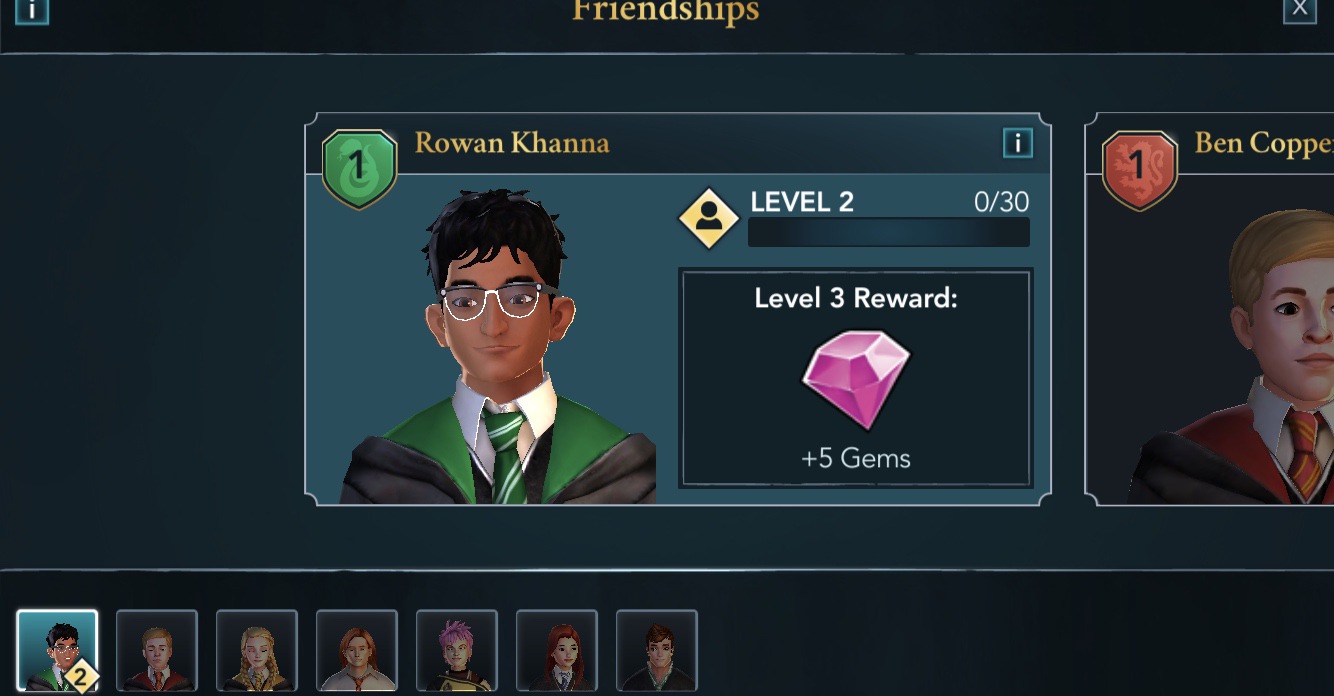Select the pink-haired character thumbnail
Viewport: 1334px width, 696px height.
[x=457, y=651]
